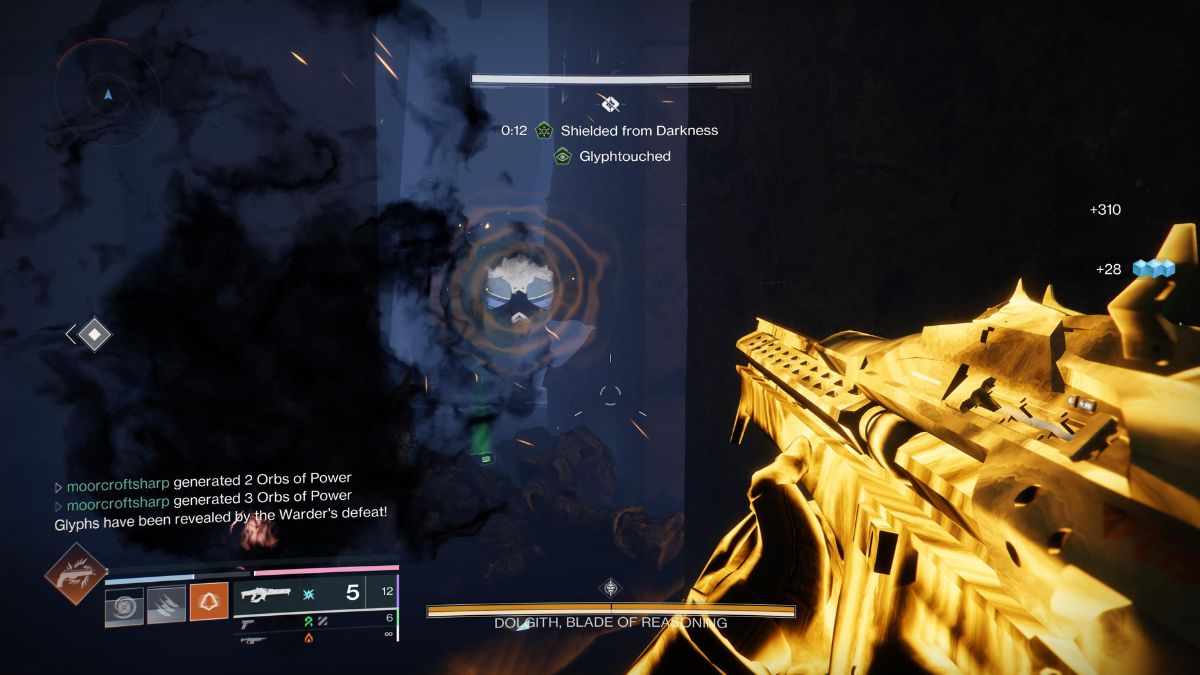The height and width of the screenshot is (675, 1200).
Task: Inspect the Shielded from Darkness buff icon
Action: click(x=544, y=130)
